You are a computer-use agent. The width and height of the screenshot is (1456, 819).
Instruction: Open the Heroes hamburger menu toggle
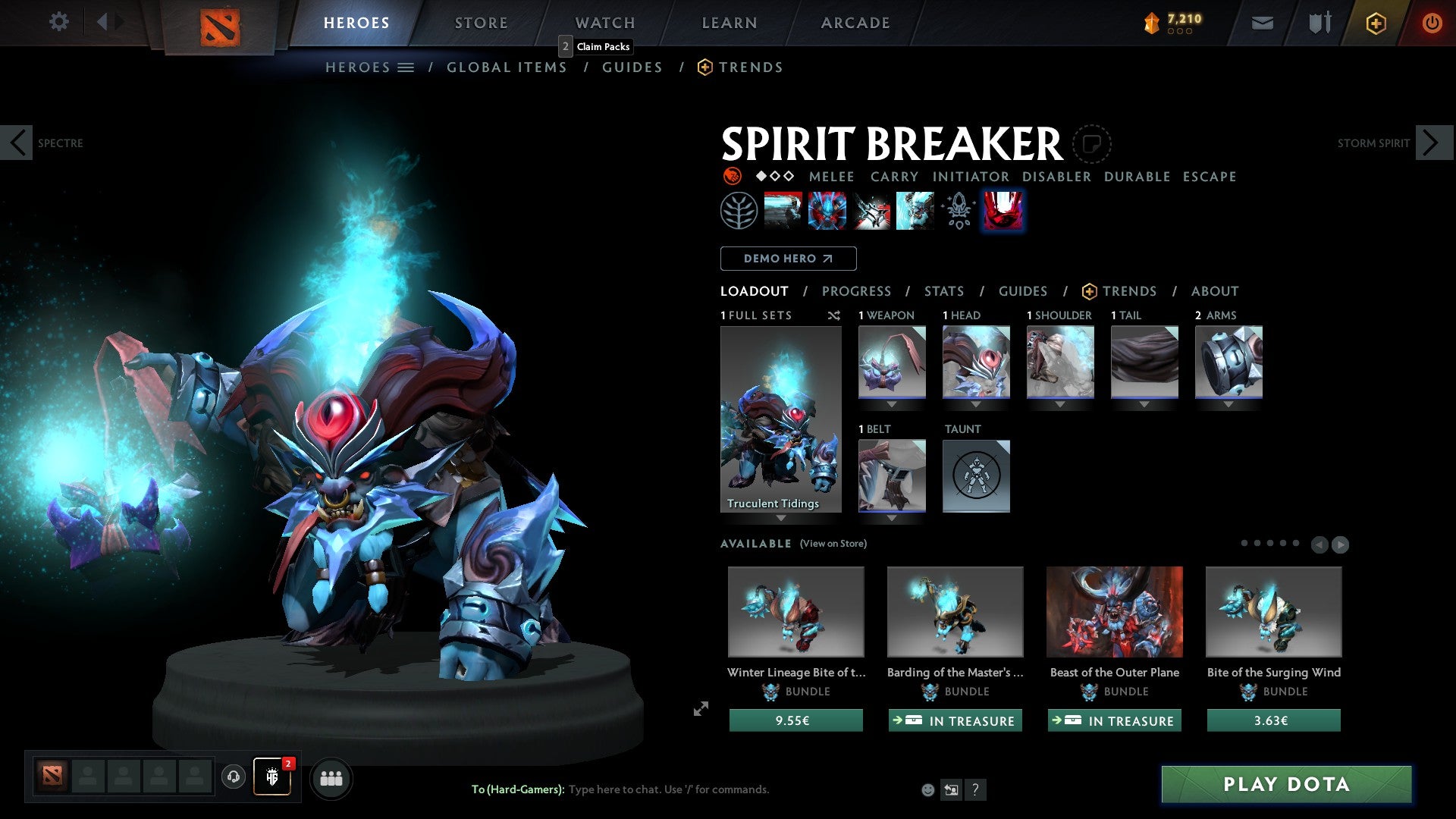point(407,67)
